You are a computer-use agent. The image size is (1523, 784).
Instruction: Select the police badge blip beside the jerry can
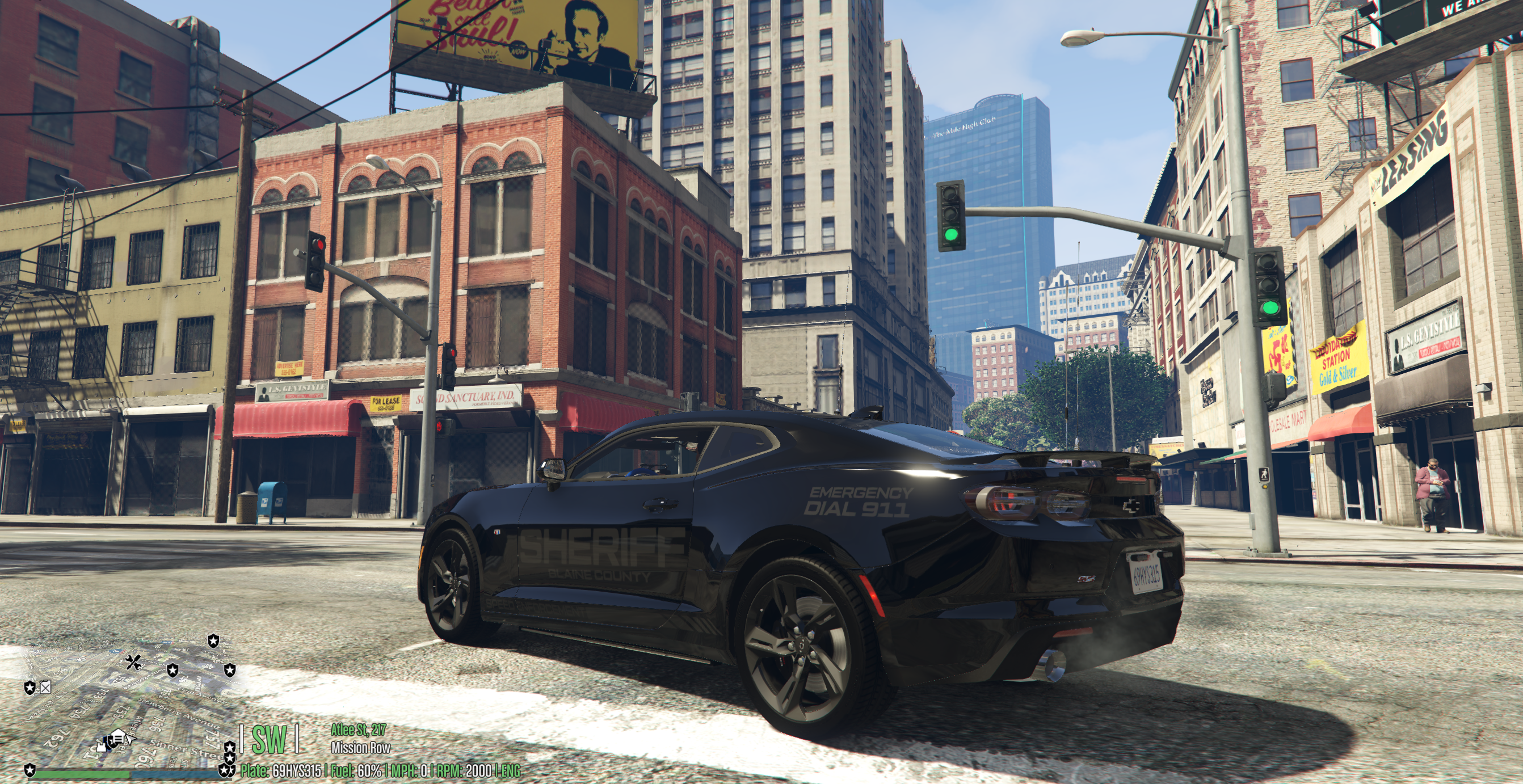tap(30, 687)
